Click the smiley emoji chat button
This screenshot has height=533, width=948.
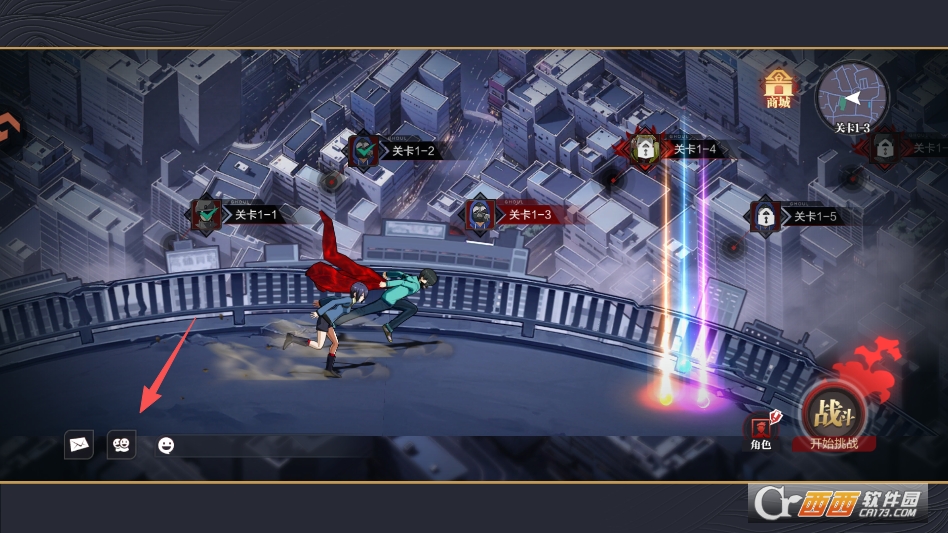166,446
